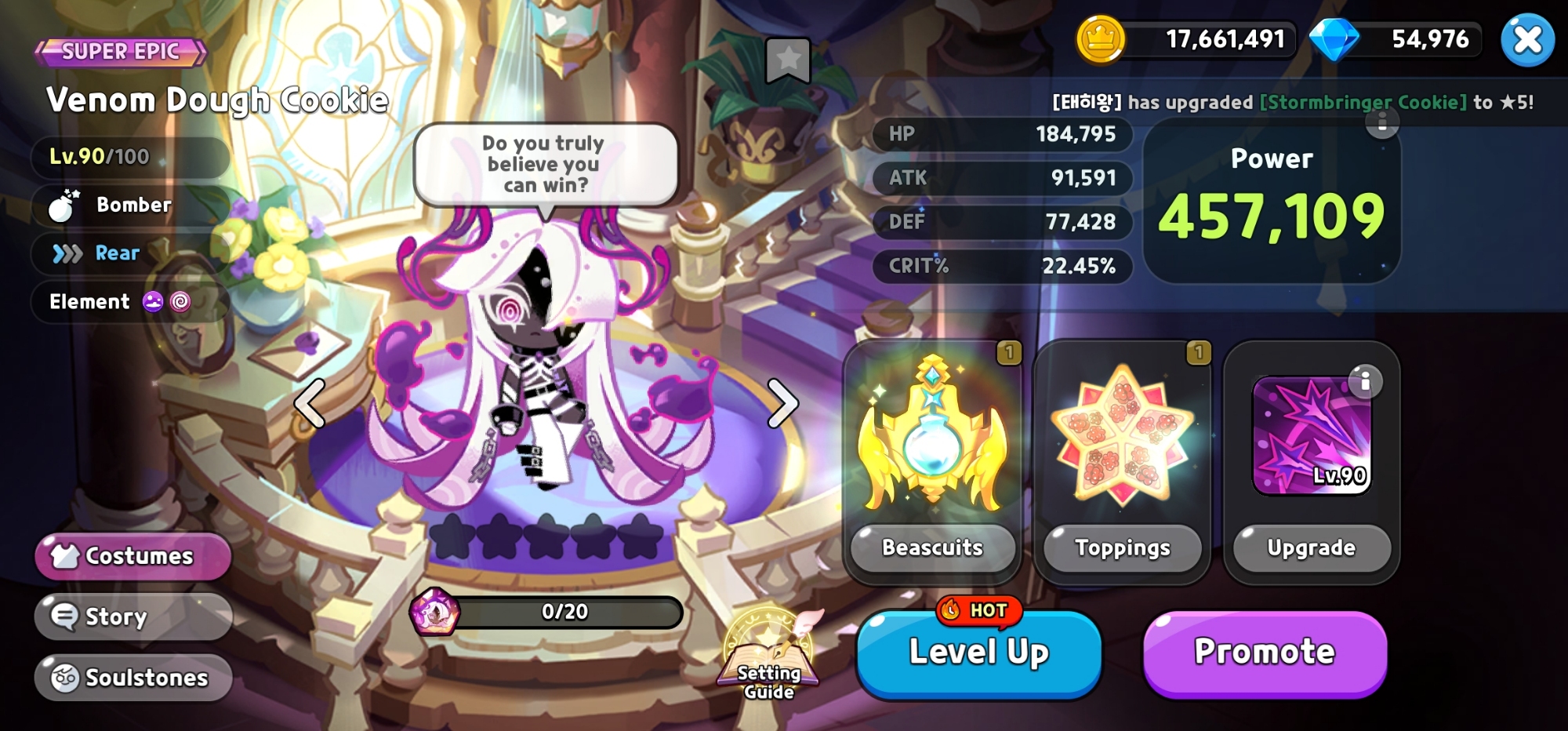This screenshot has height=731, width=1568.
Task: Open the Toppings panel
Action: point(1122,547)
